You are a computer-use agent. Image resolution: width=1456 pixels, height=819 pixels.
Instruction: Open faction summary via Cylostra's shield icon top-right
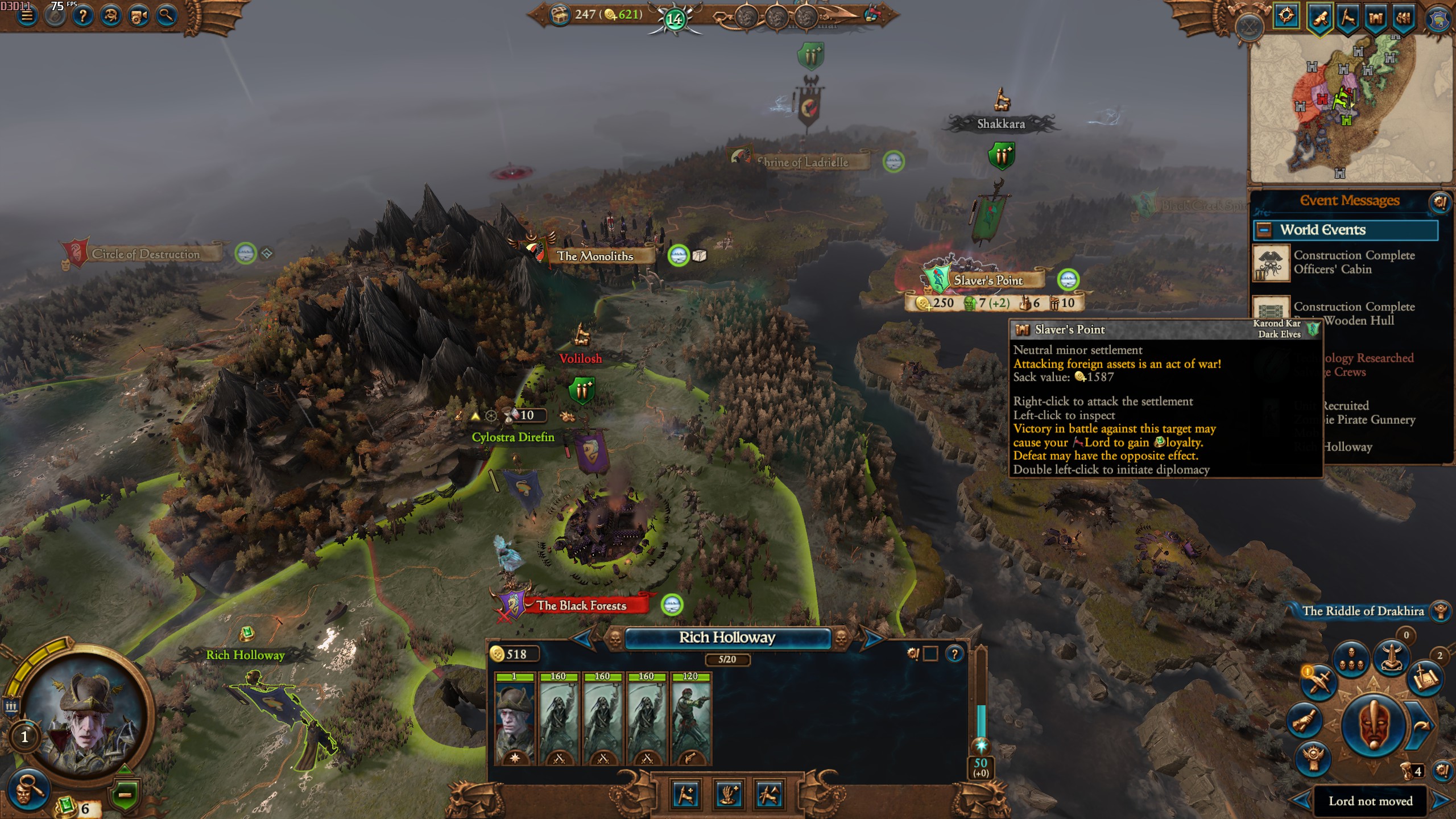coord(1438,17)
